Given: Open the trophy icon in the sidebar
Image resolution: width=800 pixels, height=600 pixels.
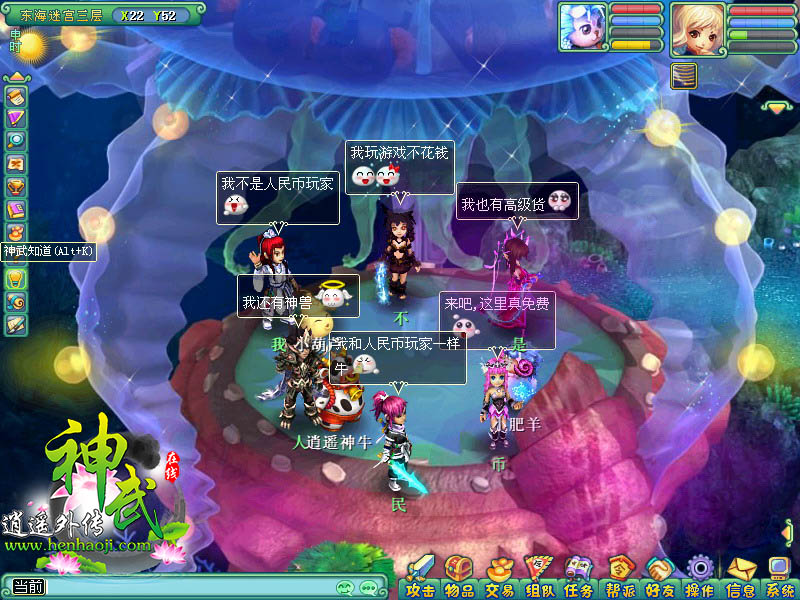Looking at the screenshot, I should (x=15, y=186).
